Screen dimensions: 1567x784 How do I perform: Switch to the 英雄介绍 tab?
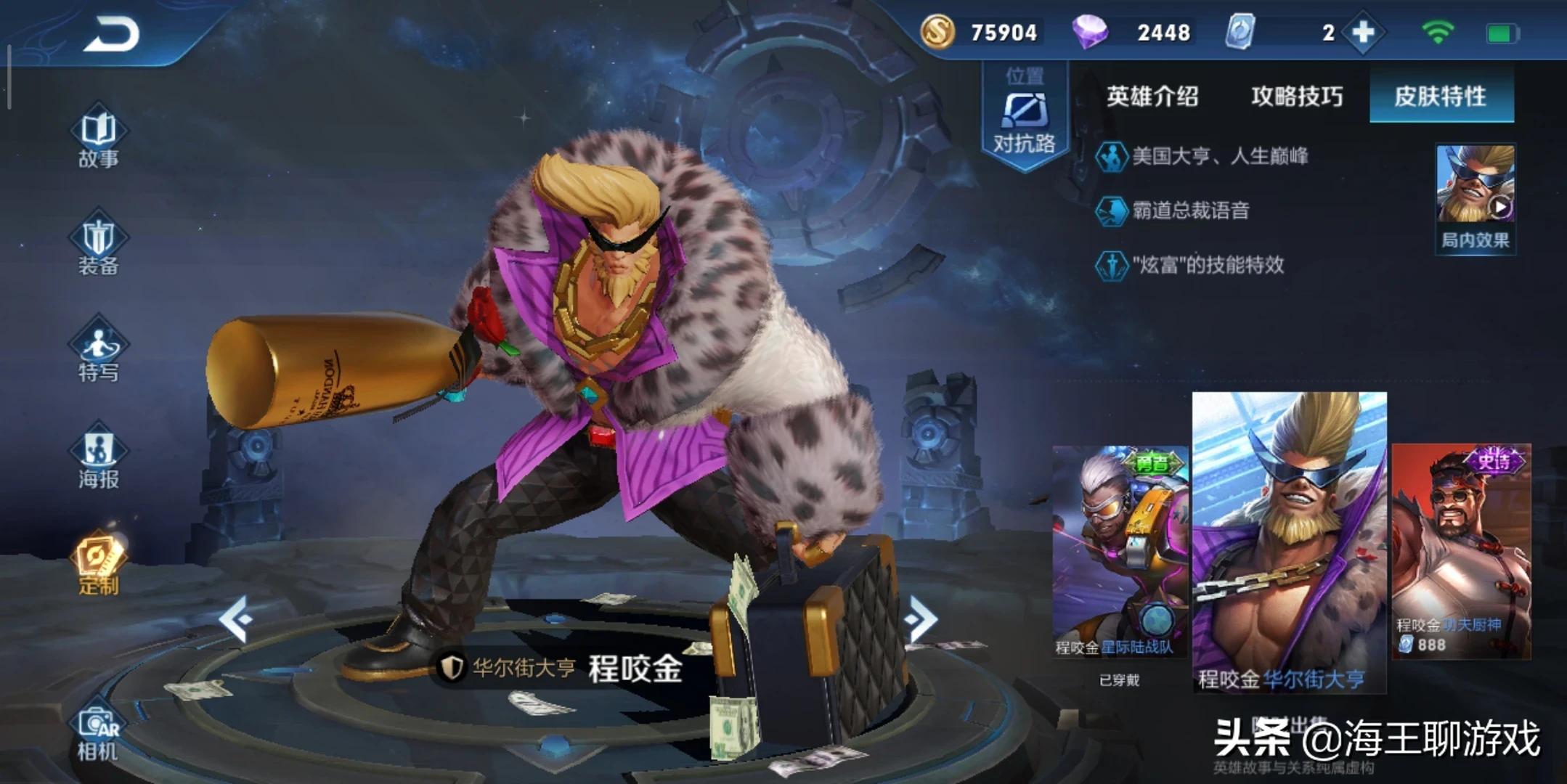[1152, 97]
